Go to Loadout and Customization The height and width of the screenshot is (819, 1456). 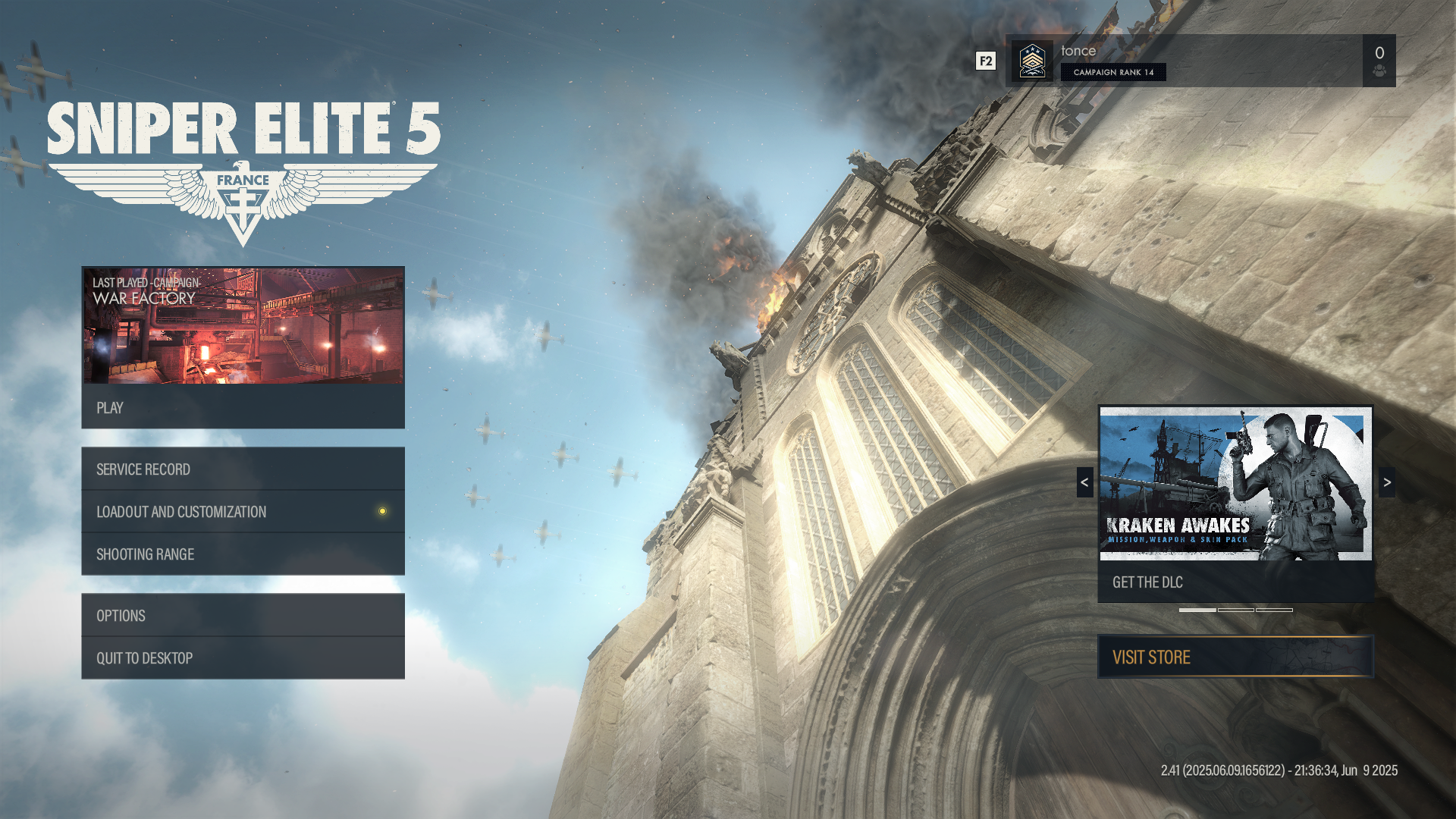pos(243,512)
